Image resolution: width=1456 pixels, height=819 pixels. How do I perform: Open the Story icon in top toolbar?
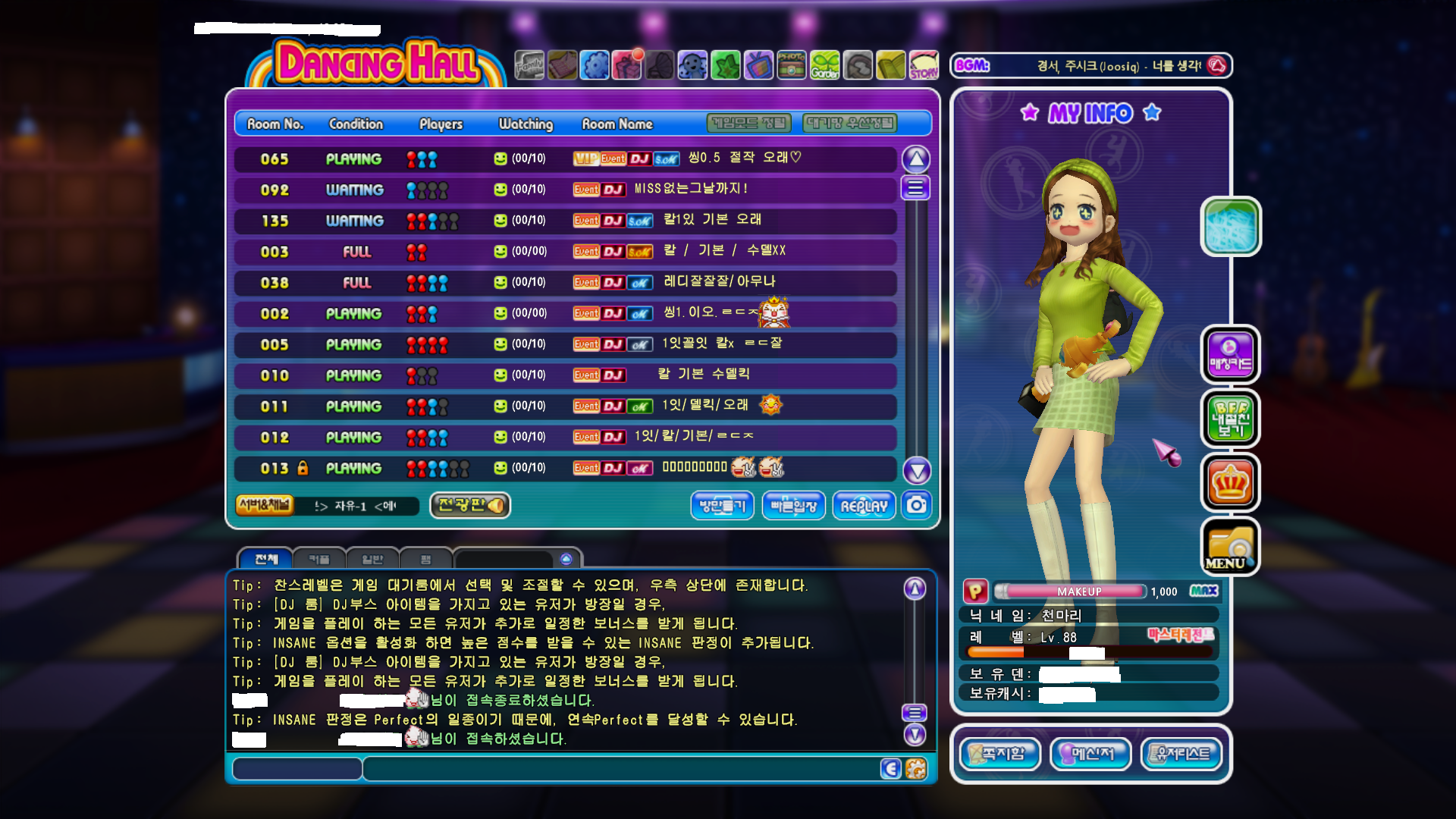tap(924, 66)
